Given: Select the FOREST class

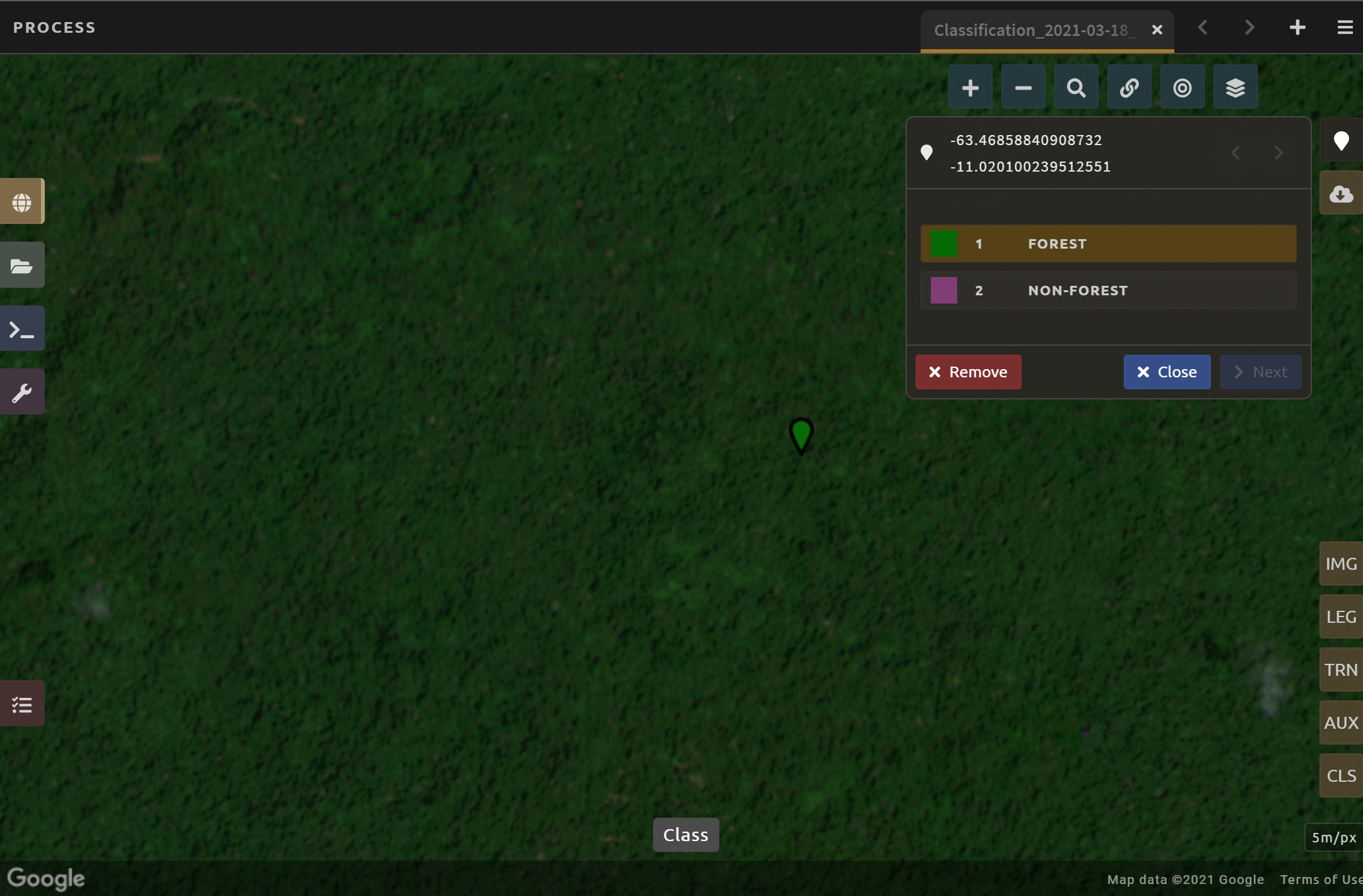Looking at the screenshot, I should pos(1107,244).
